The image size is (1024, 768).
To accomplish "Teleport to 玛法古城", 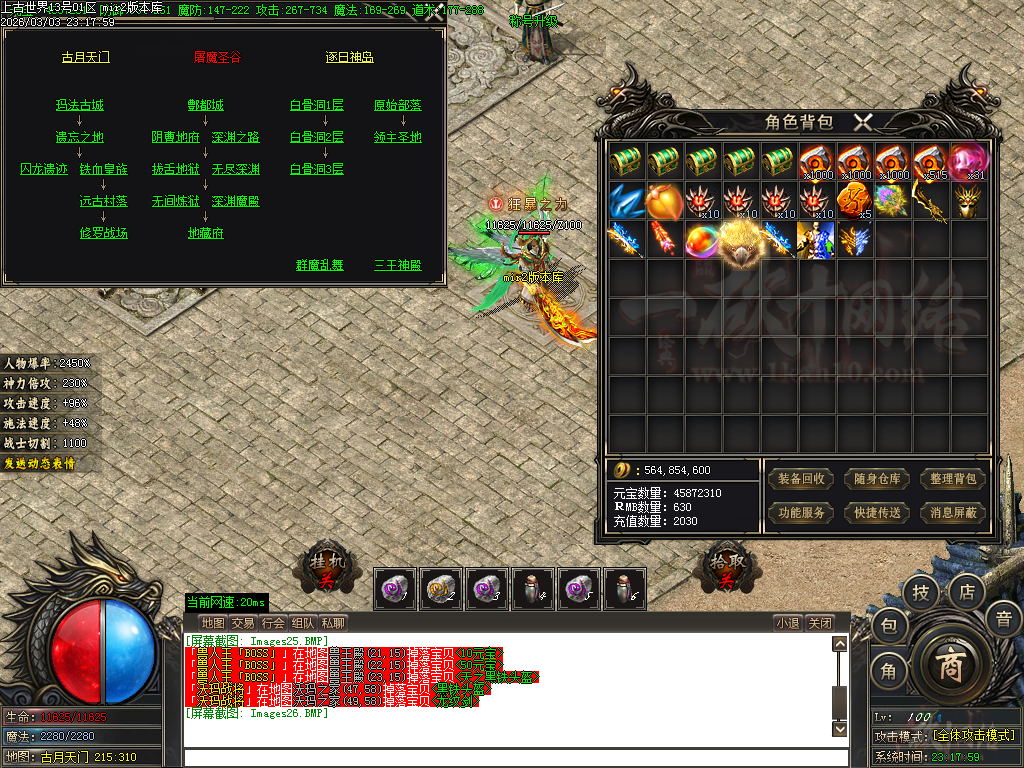I will point(80,105).
